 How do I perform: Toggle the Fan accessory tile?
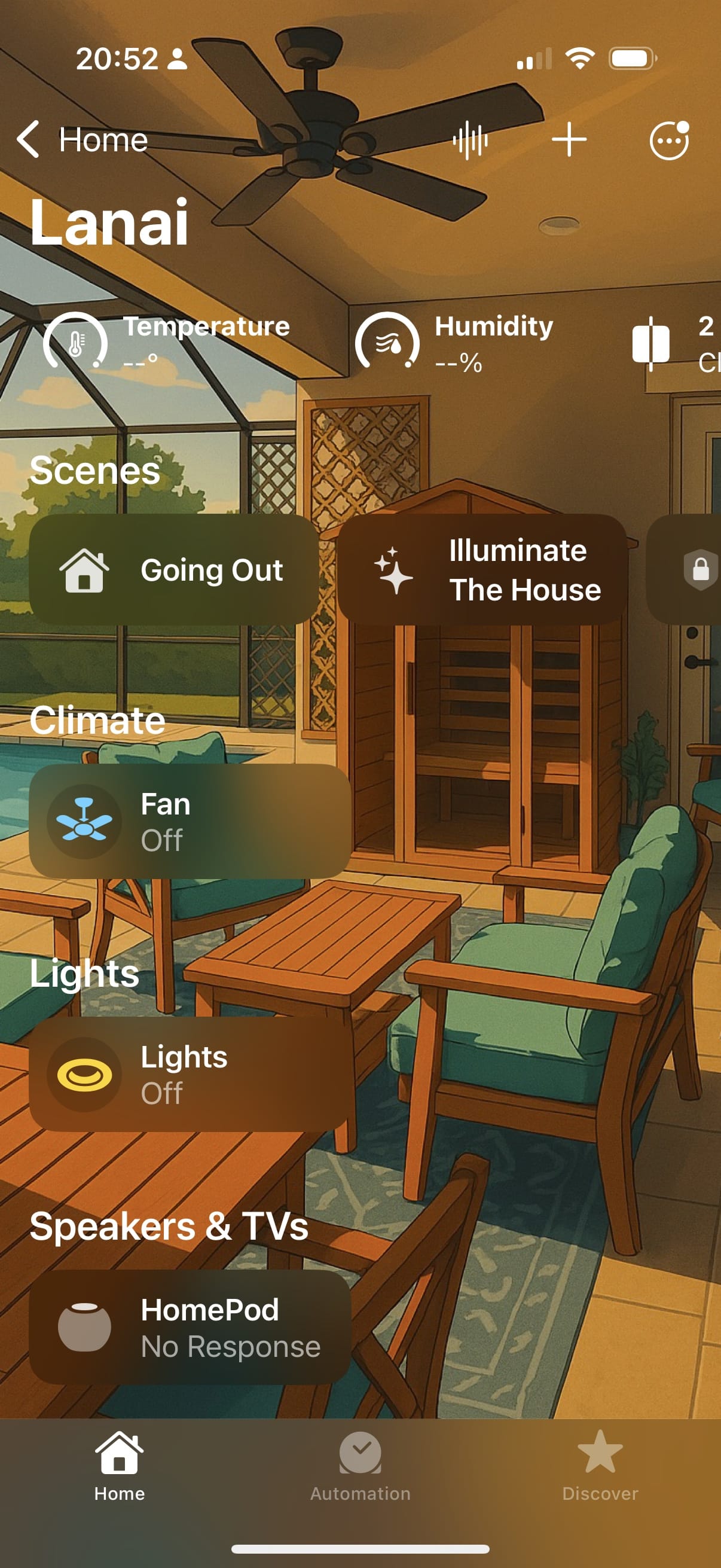coord(190,821)
